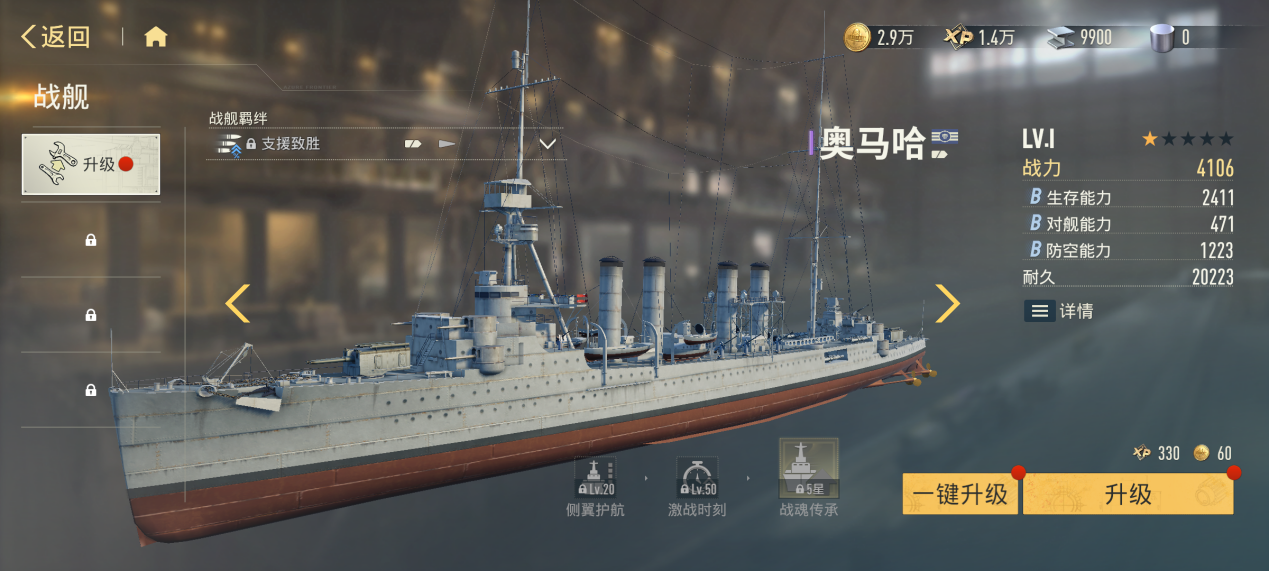Go back using the 返回 button

(x=56, y=37)
